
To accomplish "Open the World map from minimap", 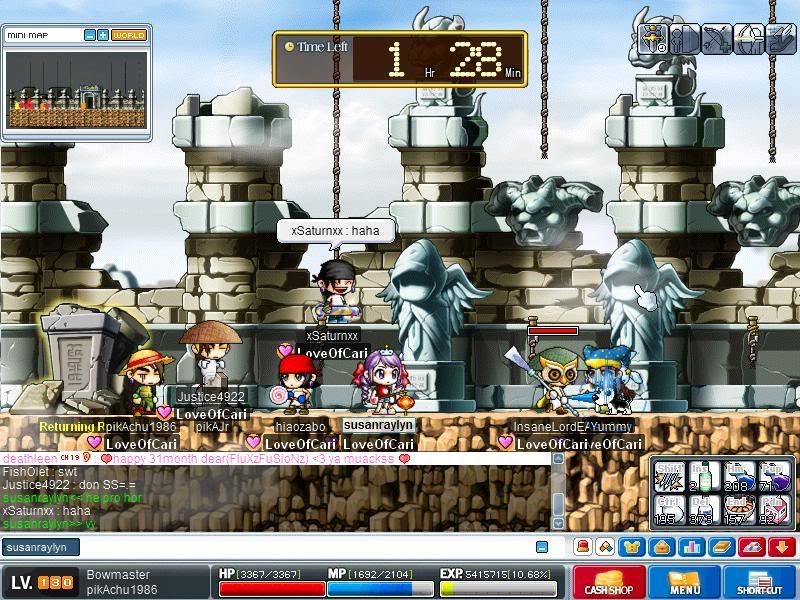I will tap(128, 35).
